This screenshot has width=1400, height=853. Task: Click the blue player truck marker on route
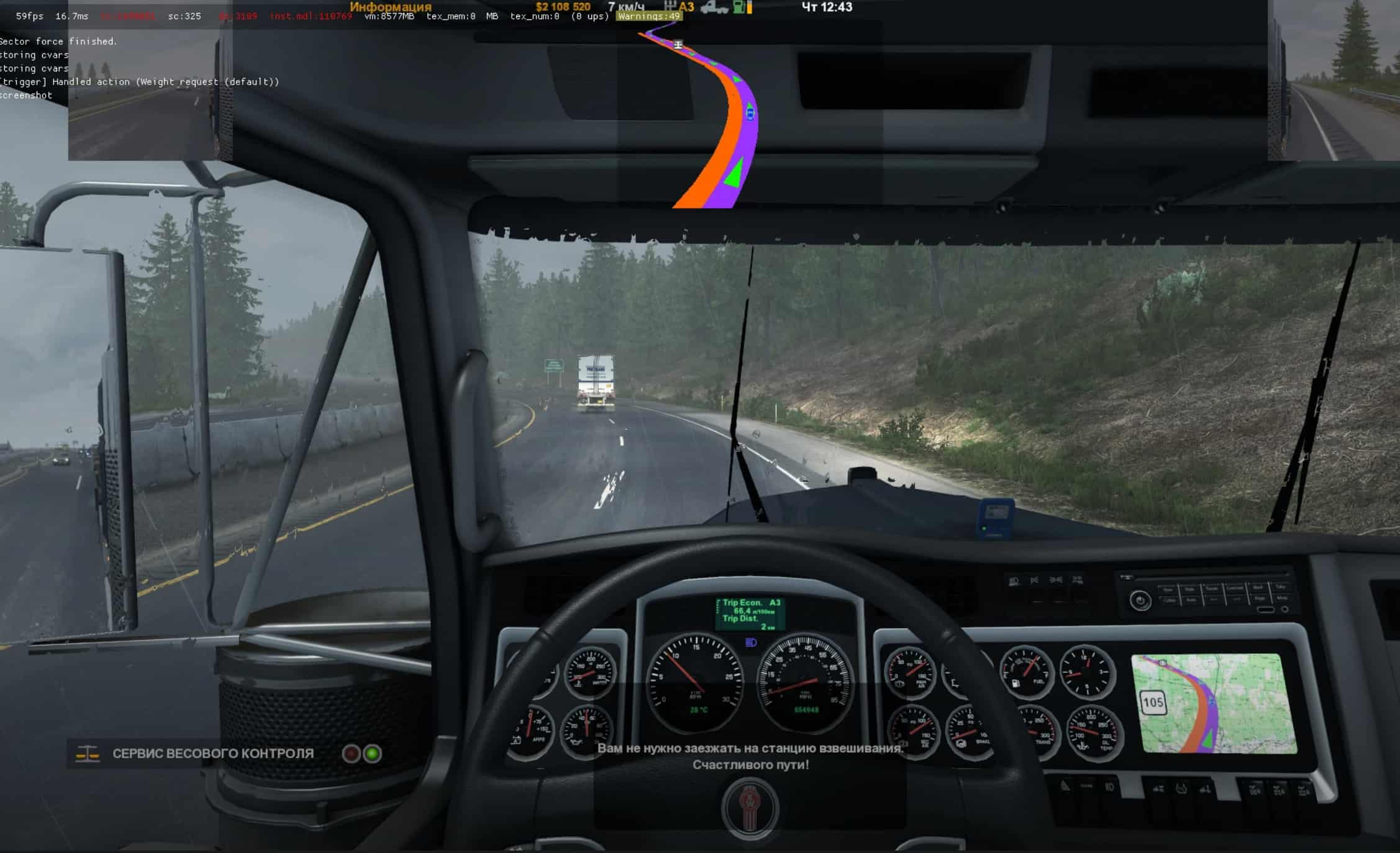[750, 113]
